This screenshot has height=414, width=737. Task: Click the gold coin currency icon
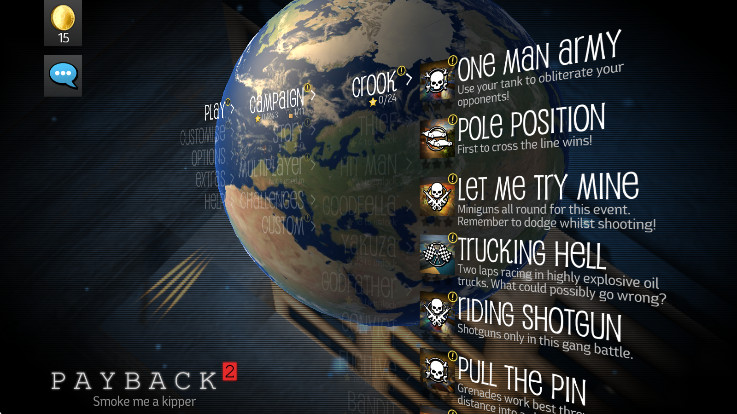[x=63, y=18]
